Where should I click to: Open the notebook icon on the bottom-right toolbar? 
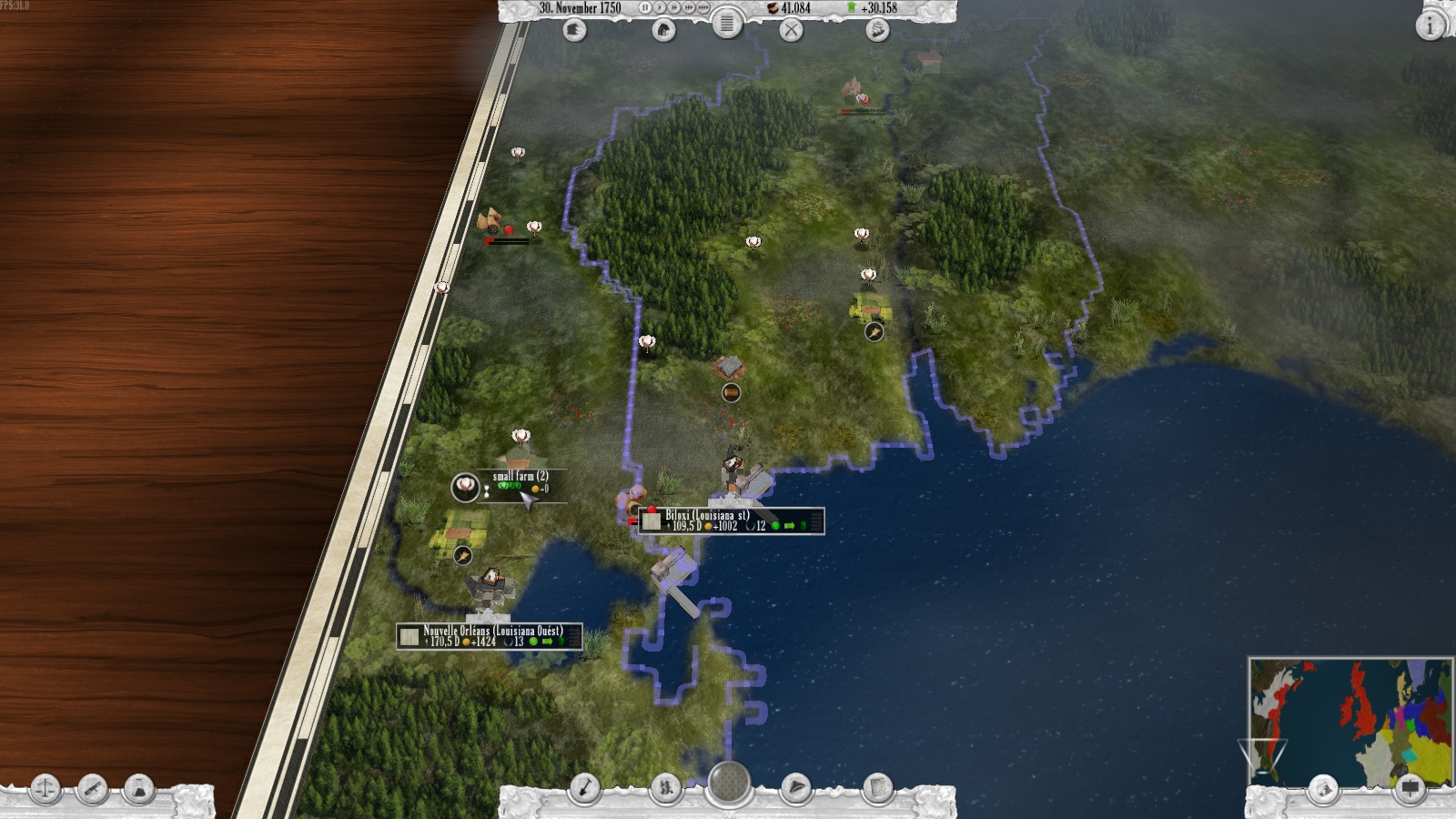click(x=877, y=788)
